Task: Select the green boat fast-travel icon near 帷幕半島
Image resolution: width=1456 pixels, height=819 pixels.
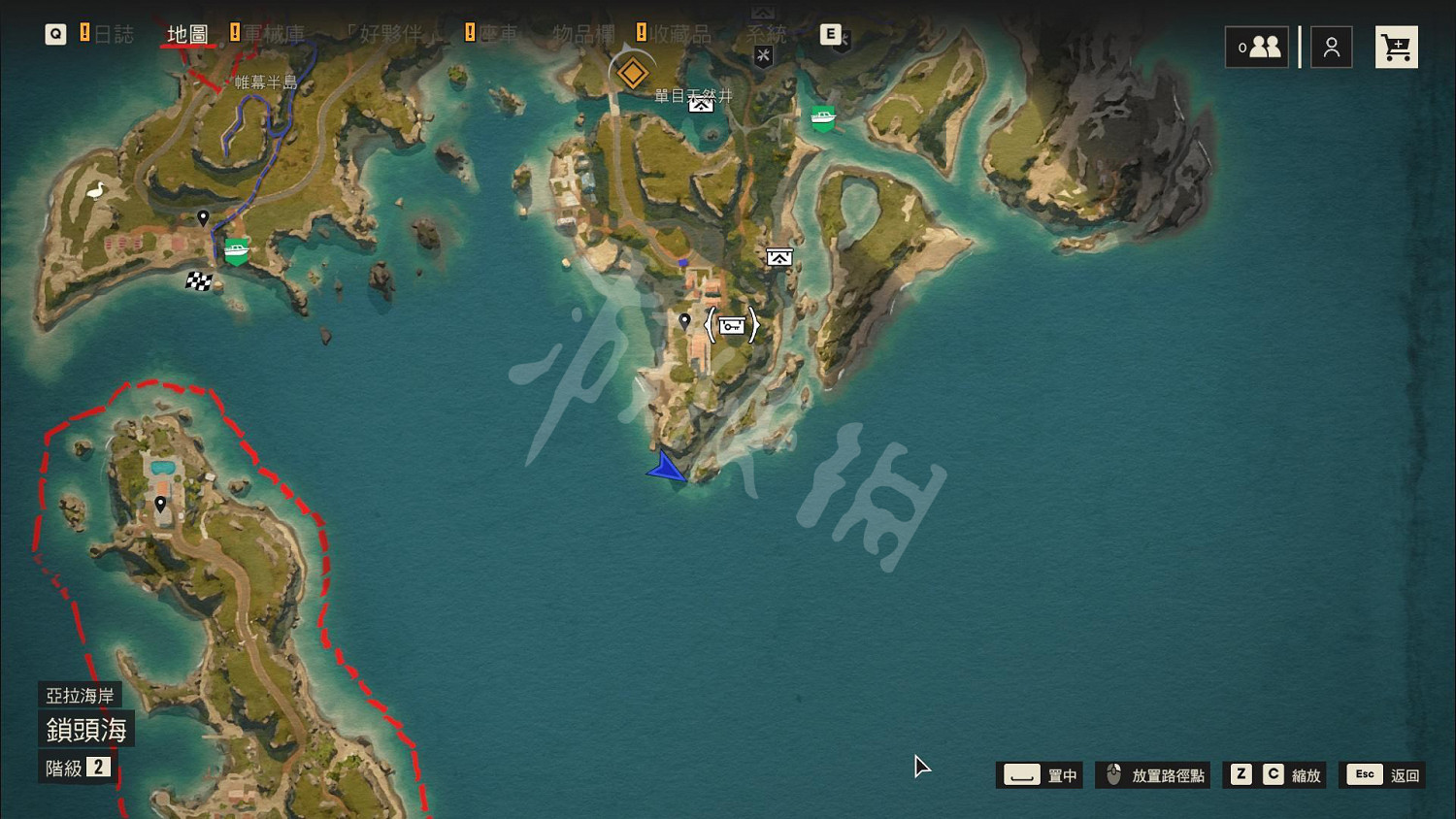Action: (x=236, y=246)
